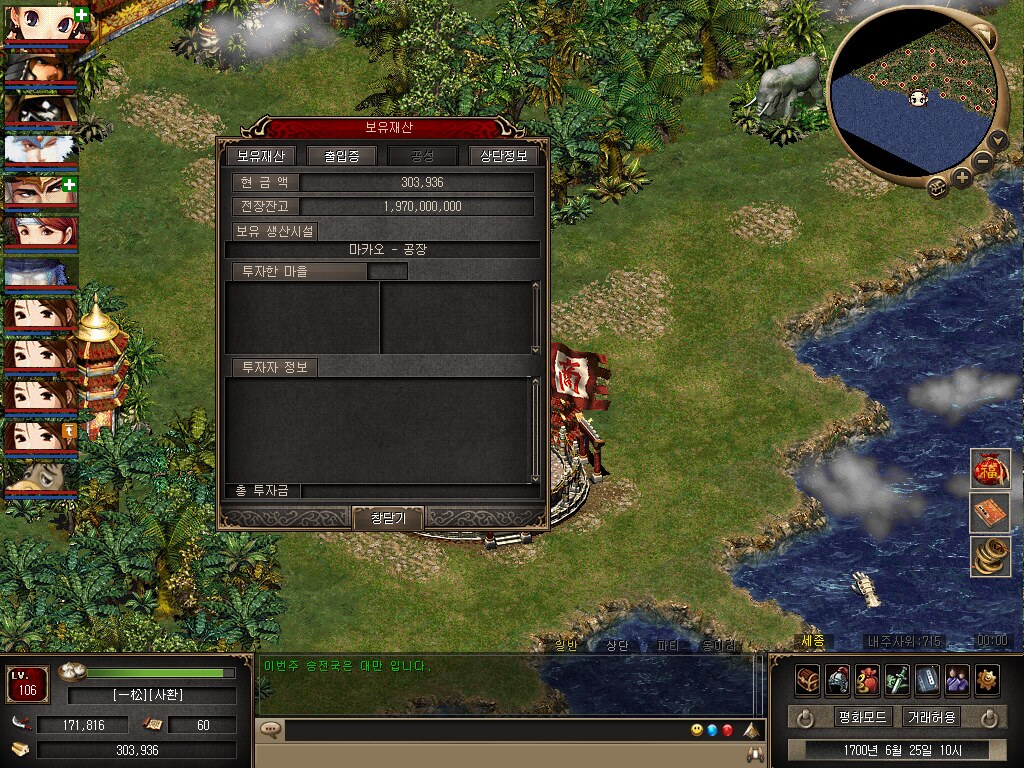Click the sword skill icon
This screenshot has height=768, width=1024.
pos(897,680)
